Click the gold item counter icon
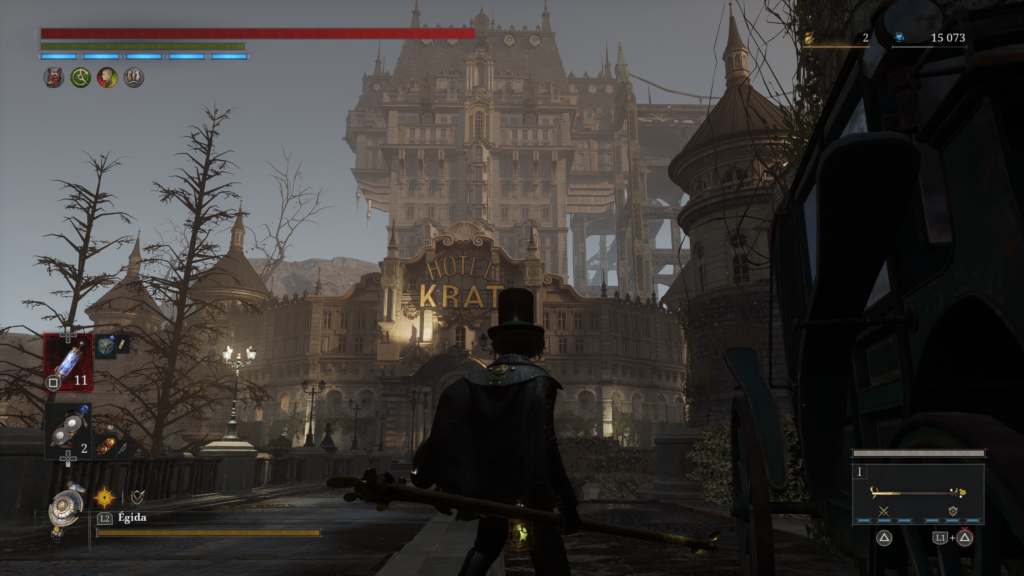 click(x=810, y=38)
